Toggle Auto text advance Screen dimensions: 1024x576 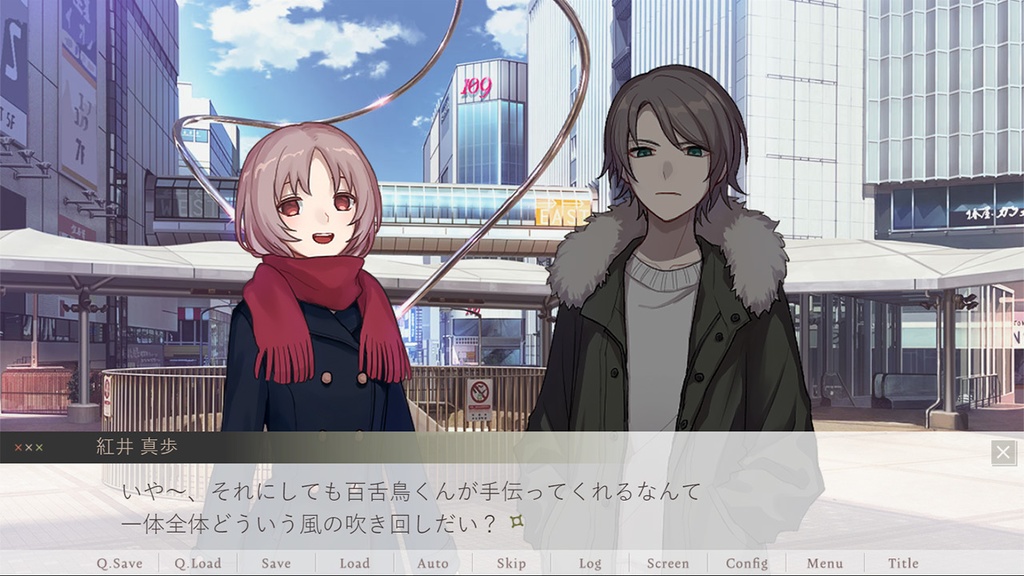[432, 563]
